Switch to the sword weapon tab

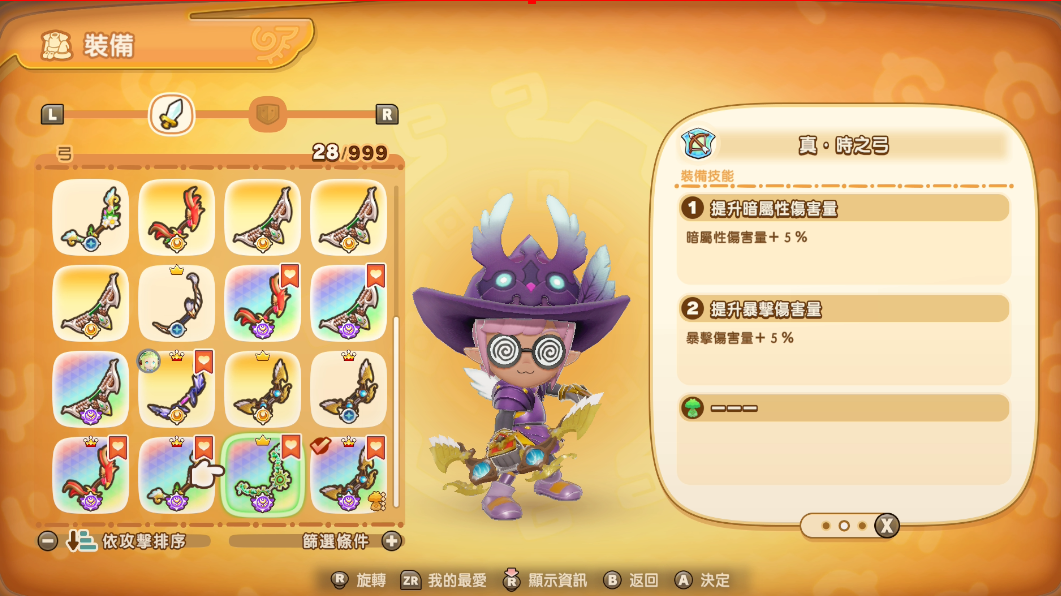pos(171,114)
